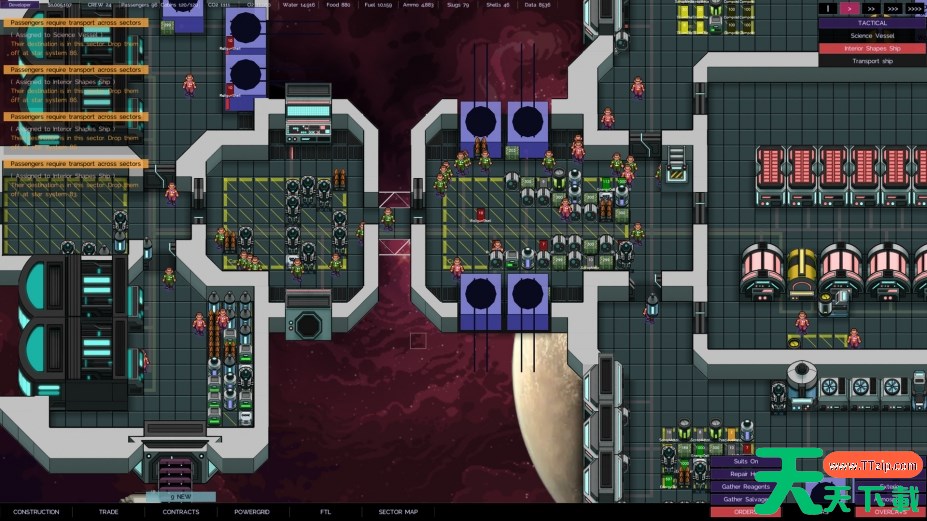Screen dimensions: 927x521
Task: Select the Interior Shapes Ship entry
Action: pyautogui.click(x=872, y=48)
